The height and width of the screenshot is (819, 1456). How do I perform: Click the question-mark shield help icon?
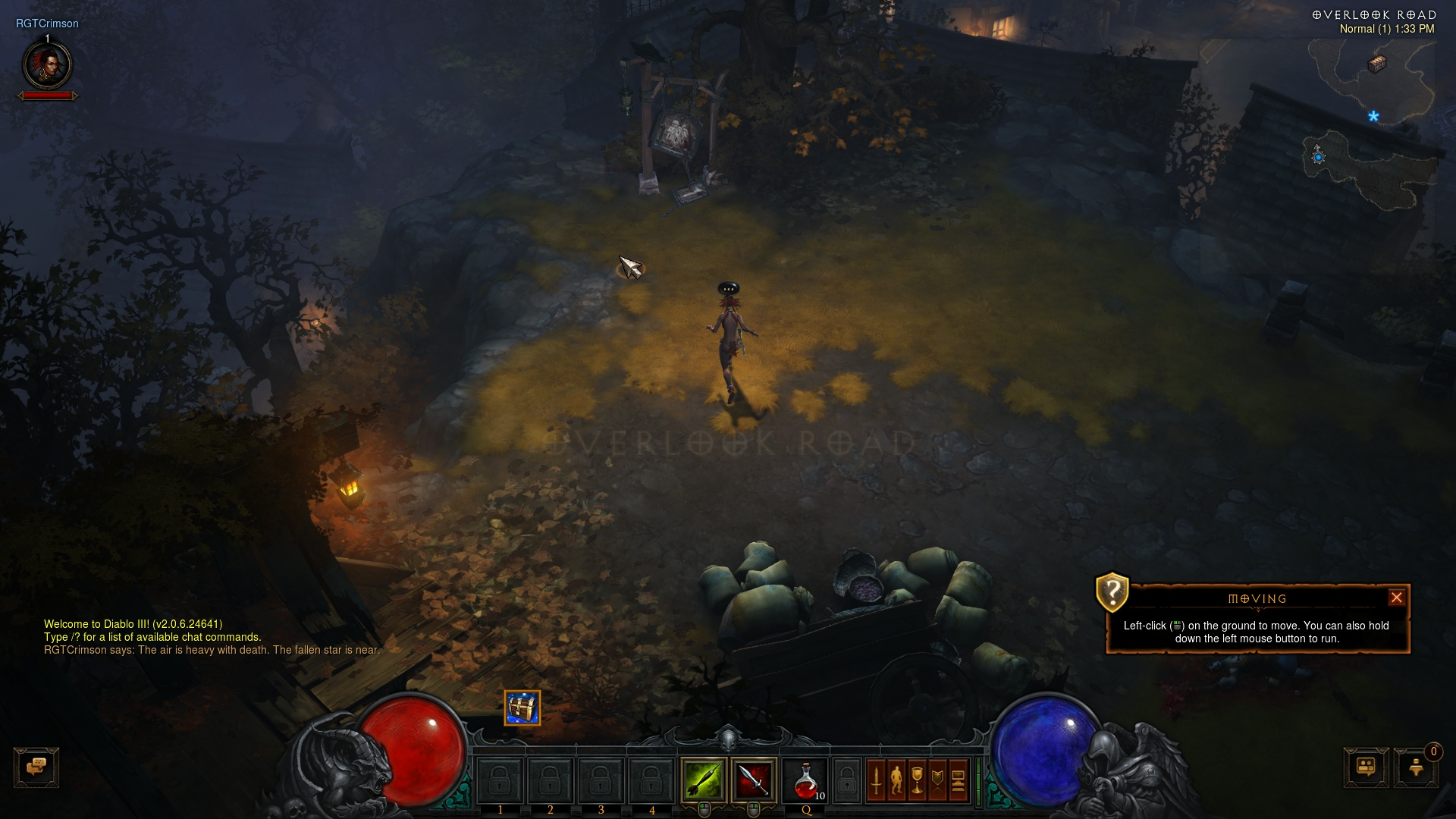[1112, 591]
